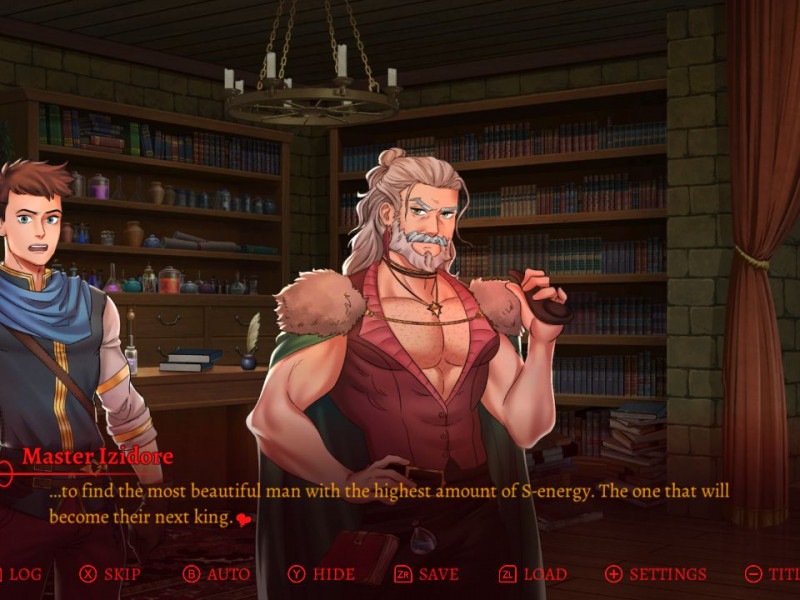Turn on AUTO text advance

(x=217, y=574)
